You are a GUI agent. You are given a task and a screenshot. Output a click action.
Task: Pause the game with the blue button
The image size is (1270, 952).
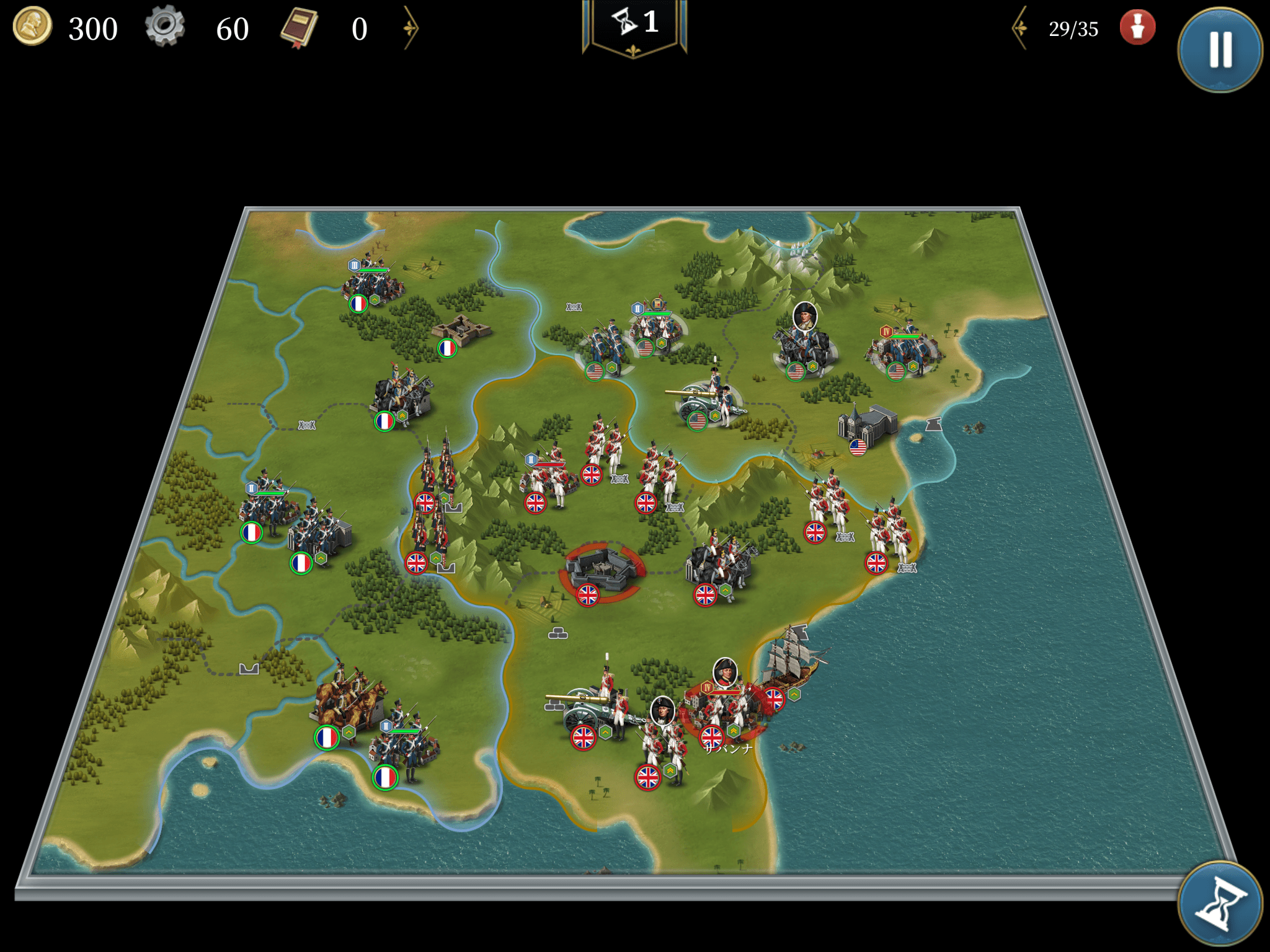[1220, 50]
